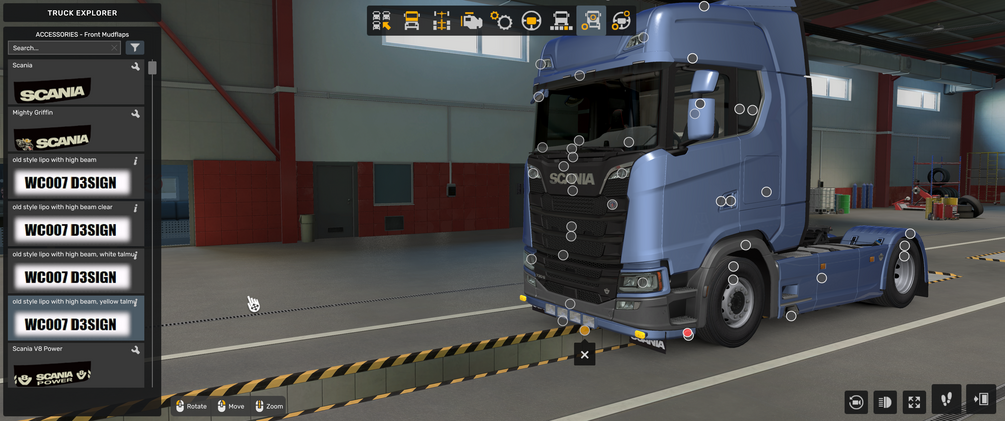
Task: Open the truck selection icon with the arrow
Action: 382,21
